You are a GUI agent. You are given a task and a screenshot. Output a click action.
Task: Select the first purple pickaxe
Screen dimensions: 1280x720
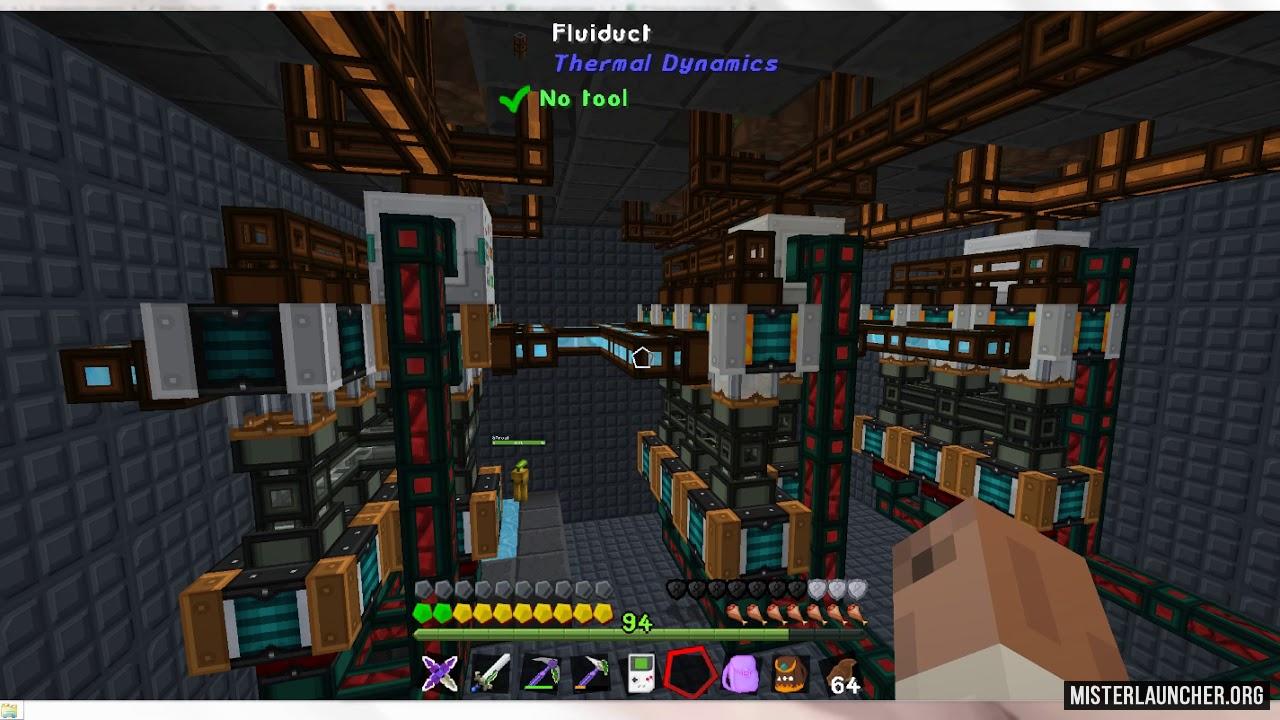(x=541, y=672)
